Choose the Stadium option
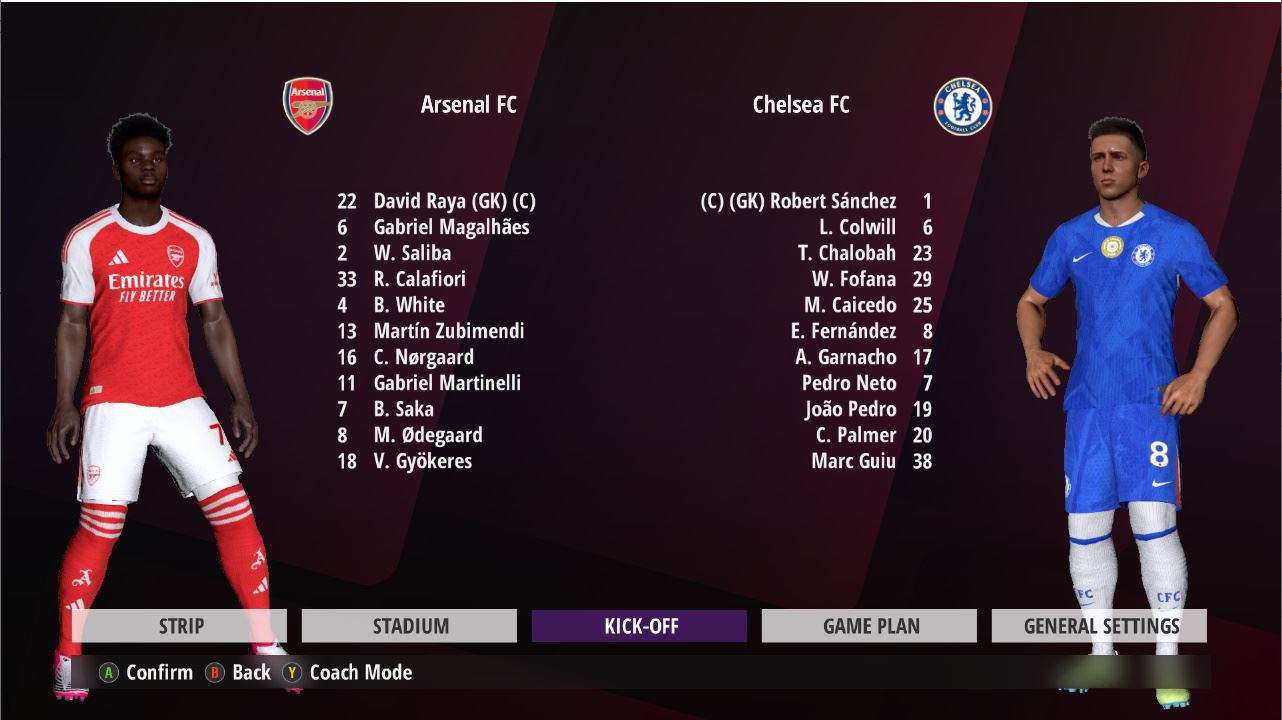 (410, 626)
